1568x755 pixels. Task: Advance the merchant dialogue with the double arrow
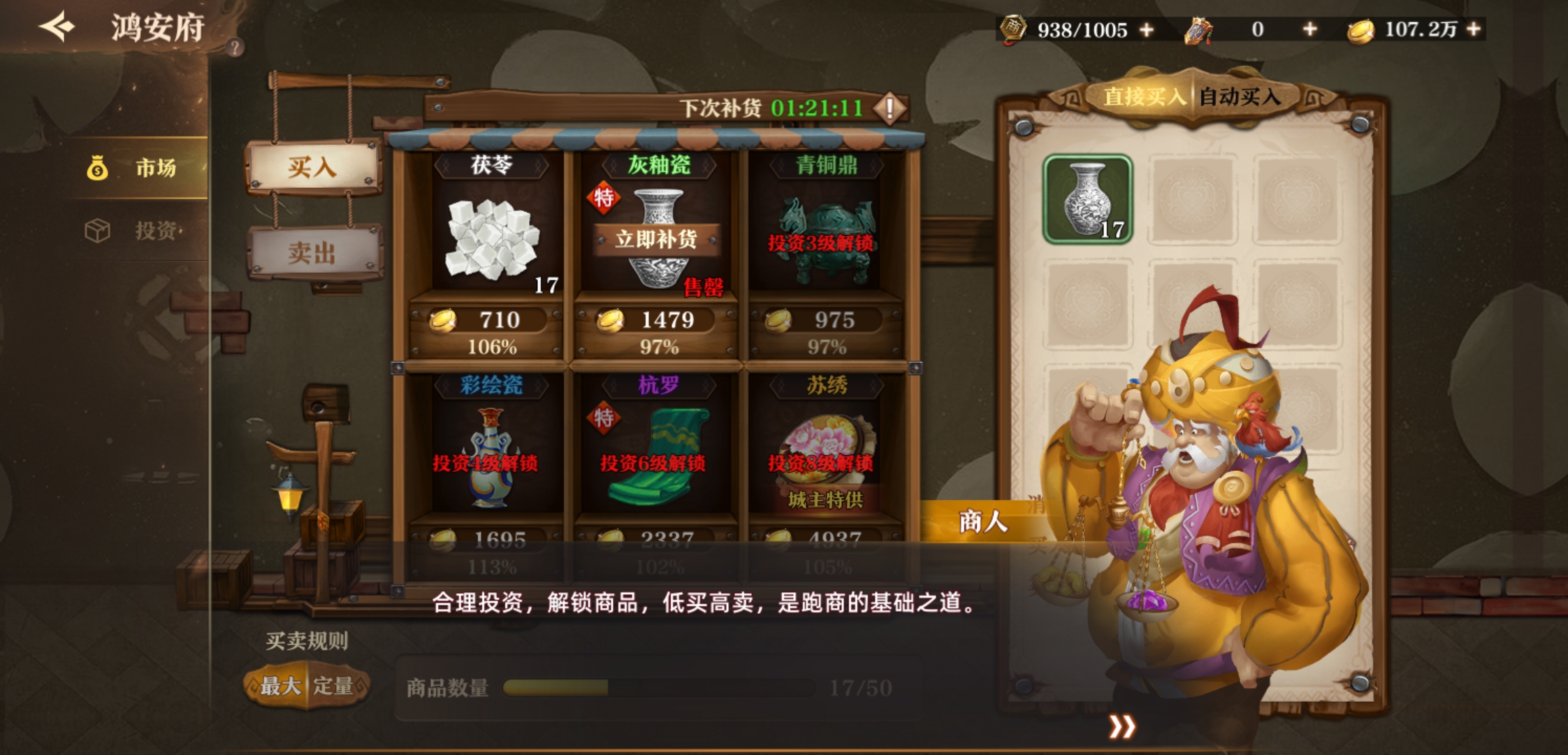coord(1121,727)
